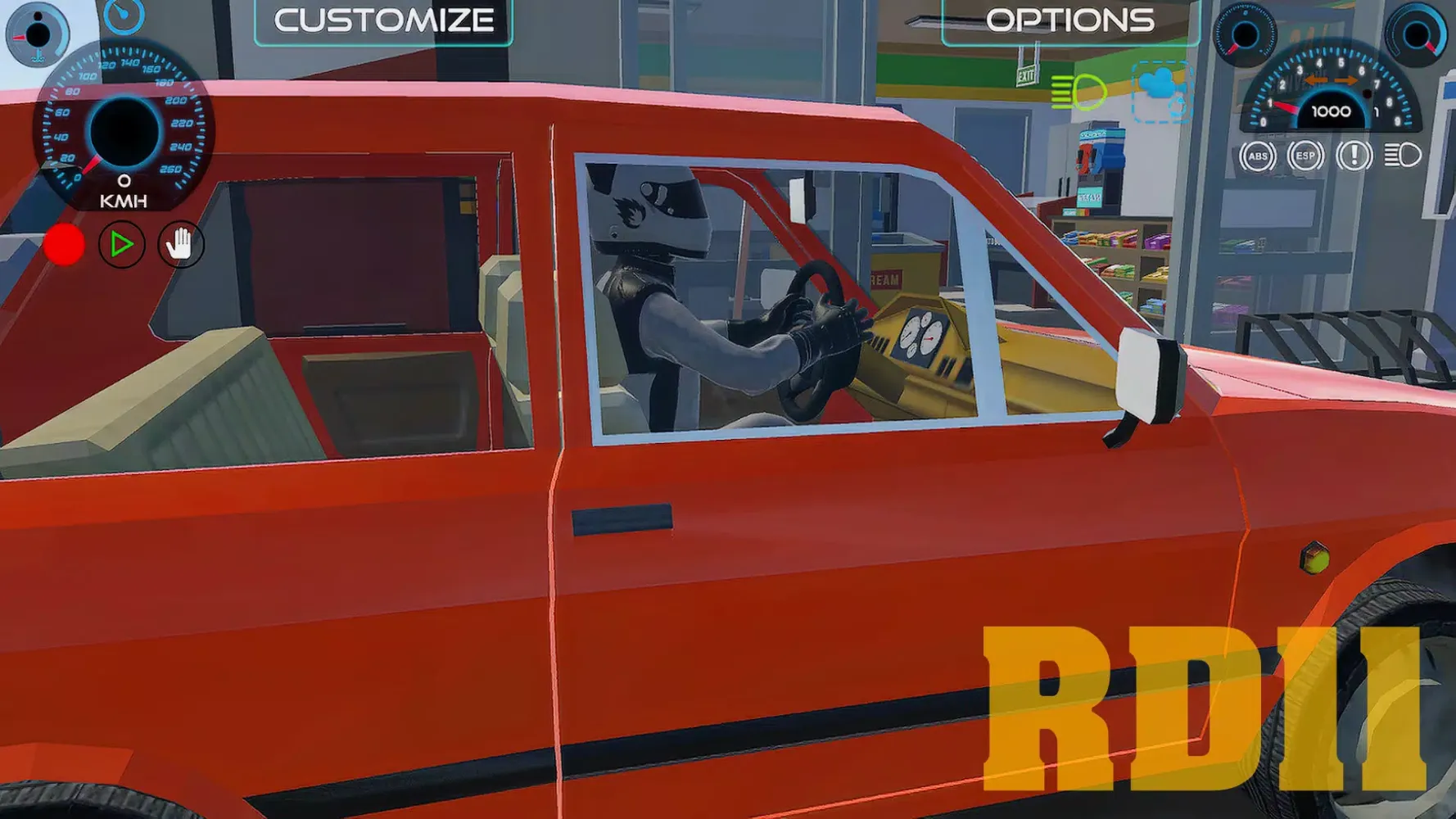Tap the red brake circle
Image resolution: width=1456 pixels, height=819 pixels.
[64, 243]
